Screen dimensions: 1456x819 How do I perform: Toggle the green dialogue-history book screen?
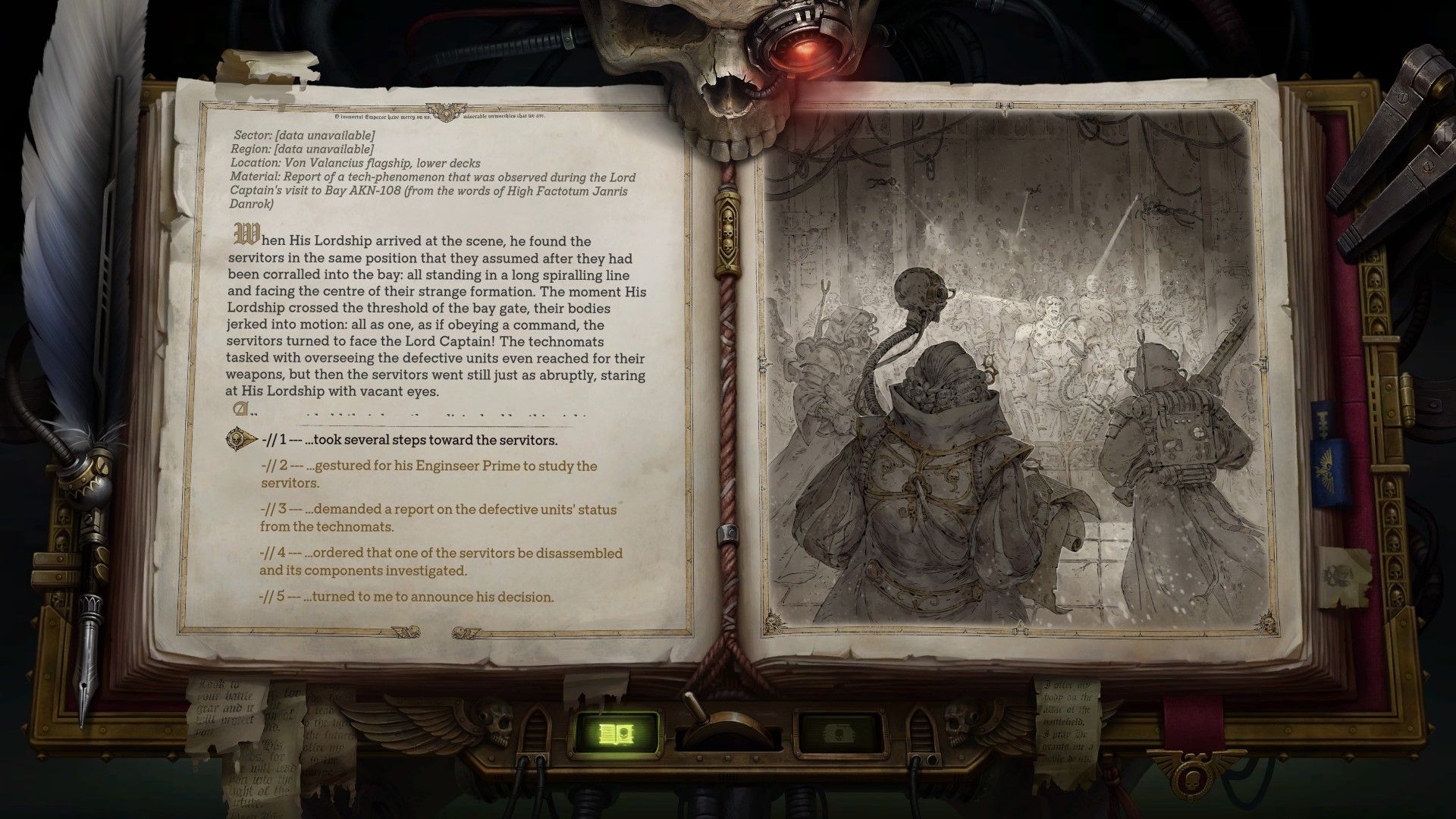616,730
